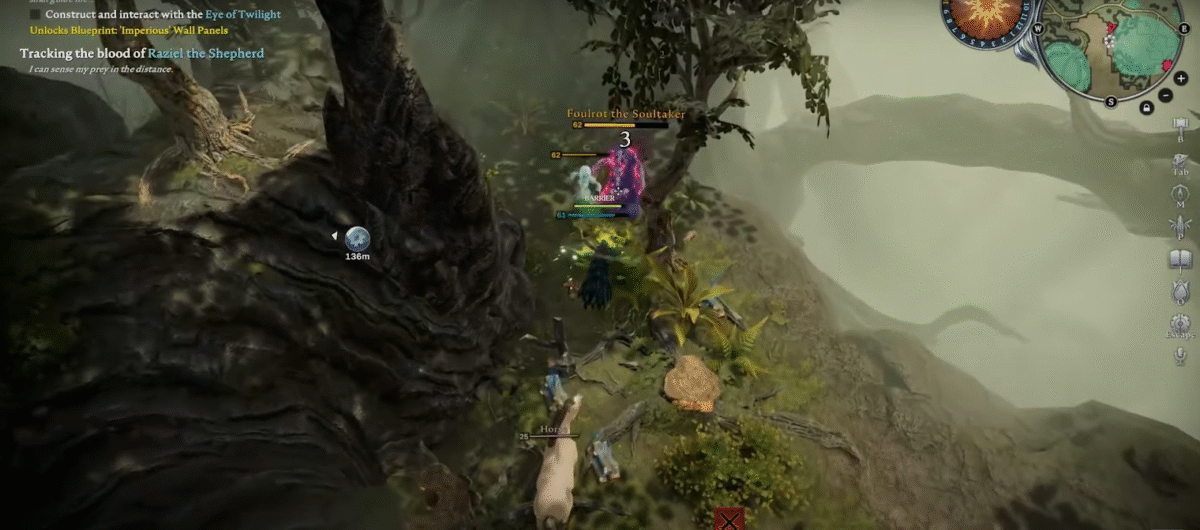Open the map via the M icon
This screenshot has width=1200, height=530.
click(1180, 194)
